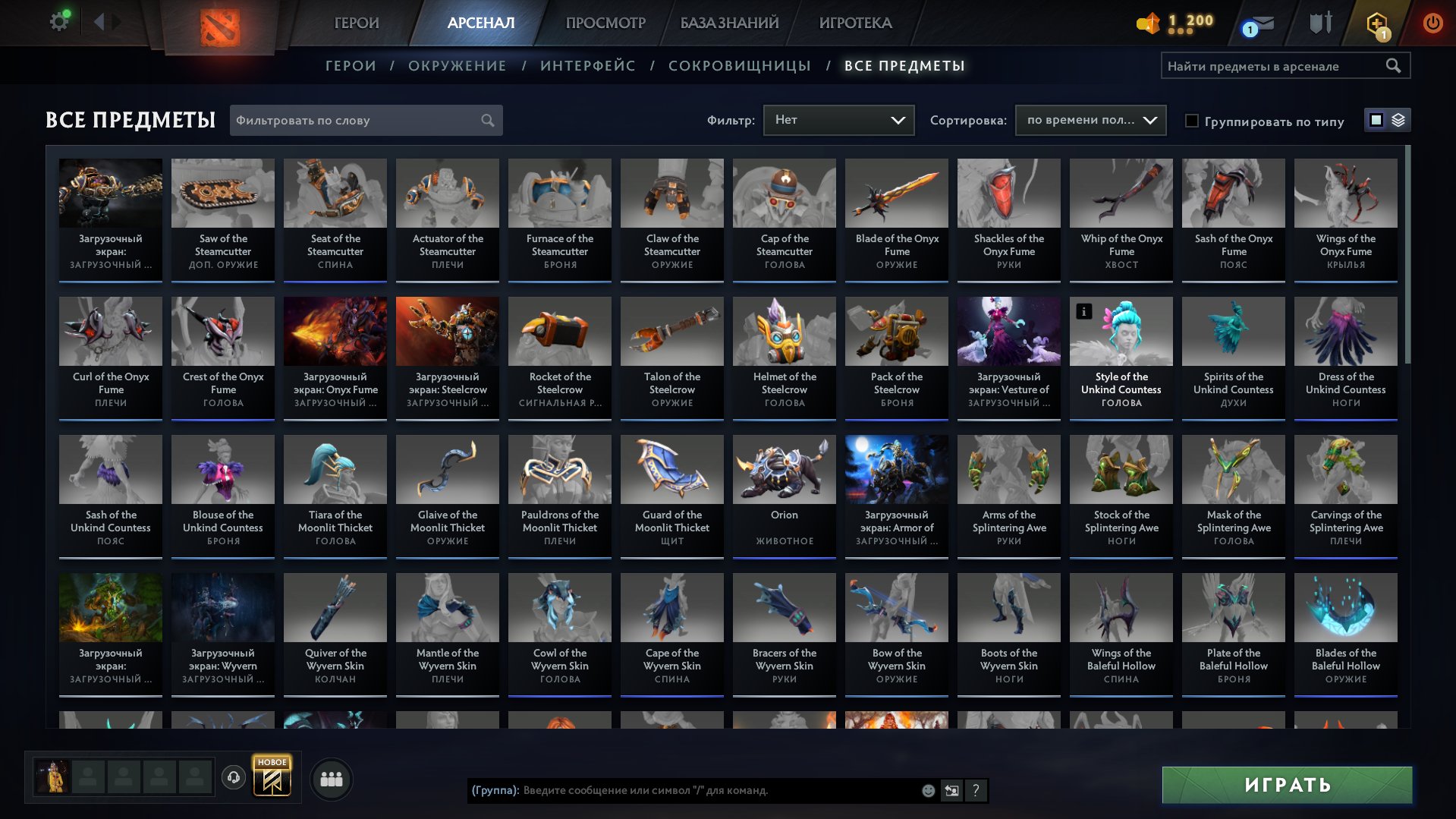Open the Фильтр dropdown showing Нет

click(x=838, y=120)
